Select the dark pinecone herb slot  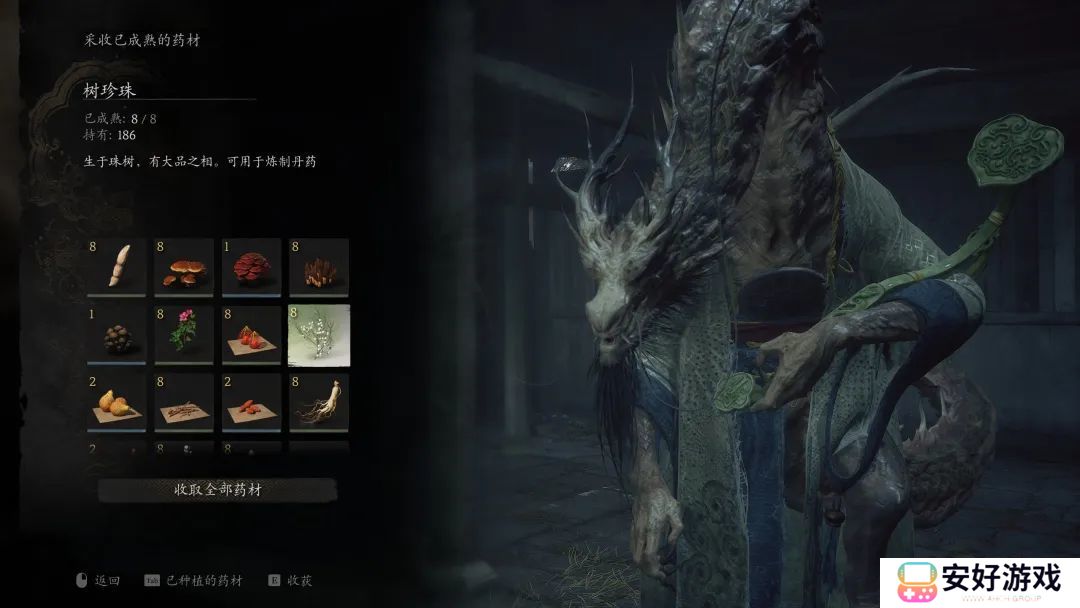click(117, 335)
